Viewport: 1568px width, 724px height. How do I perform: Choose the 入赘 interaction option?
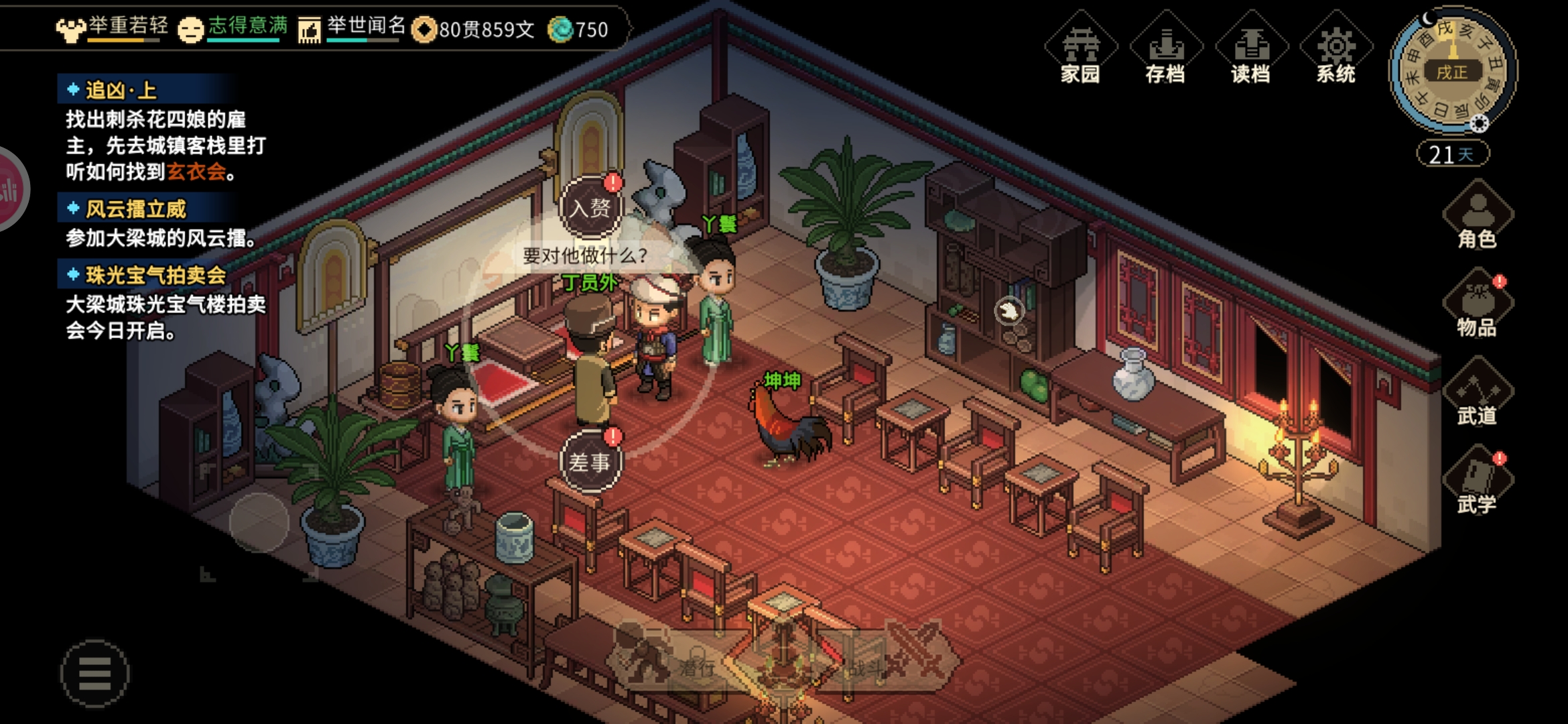tap(590, 207)
